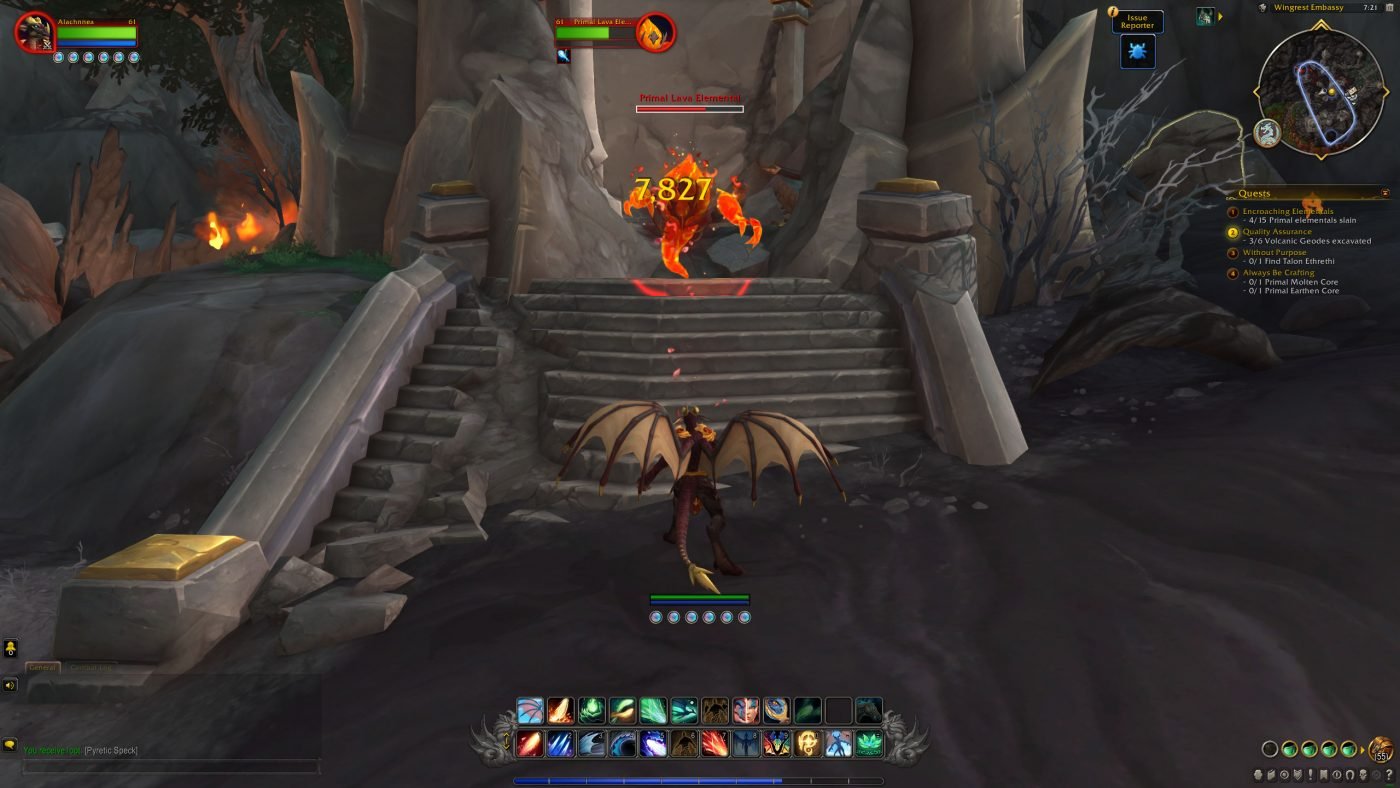Screen dimensions: 1400x788
Task: Select the player portrait for Alachnnea
Action: tap(35, 32)
